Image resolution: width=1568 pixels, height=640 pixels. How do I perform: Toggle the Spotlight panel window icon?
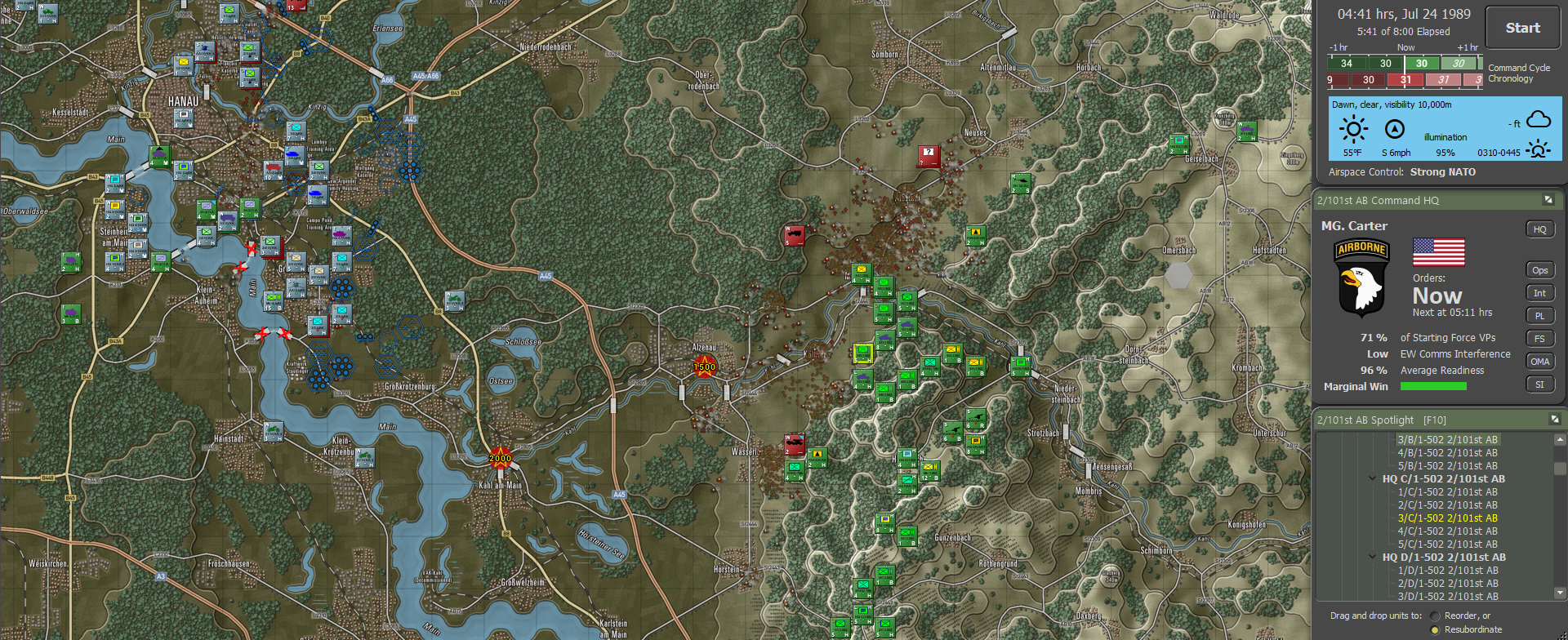pos(1554,419)
